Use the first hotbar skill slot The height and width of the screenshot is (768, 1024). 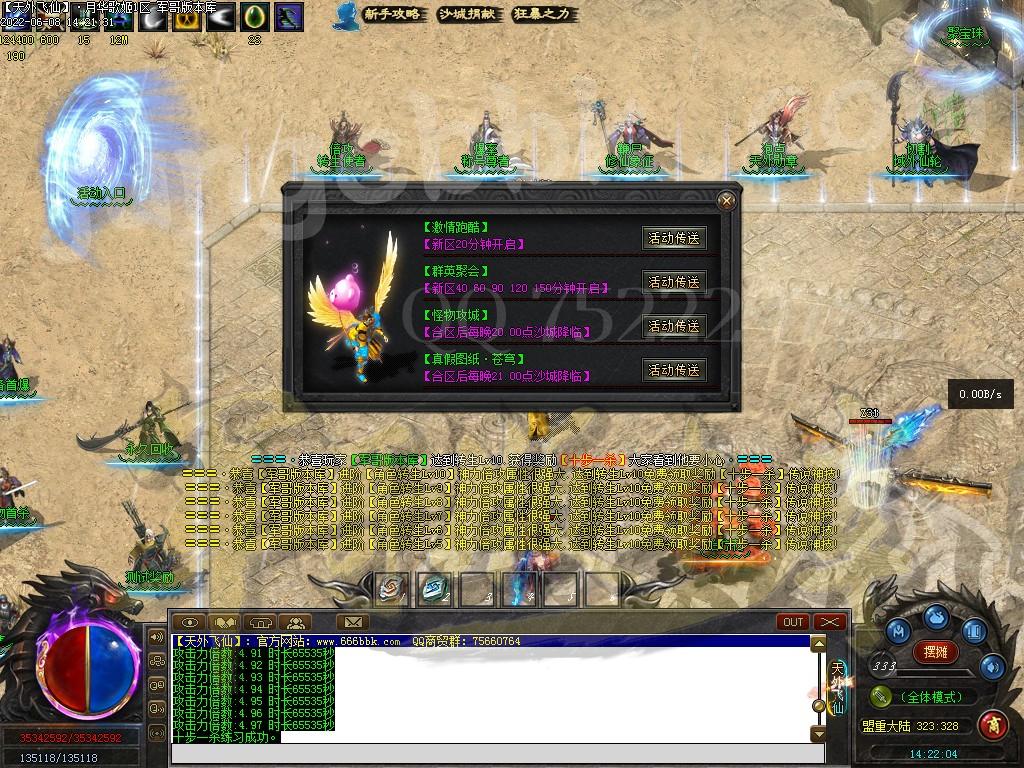click(x=391, y=589)
